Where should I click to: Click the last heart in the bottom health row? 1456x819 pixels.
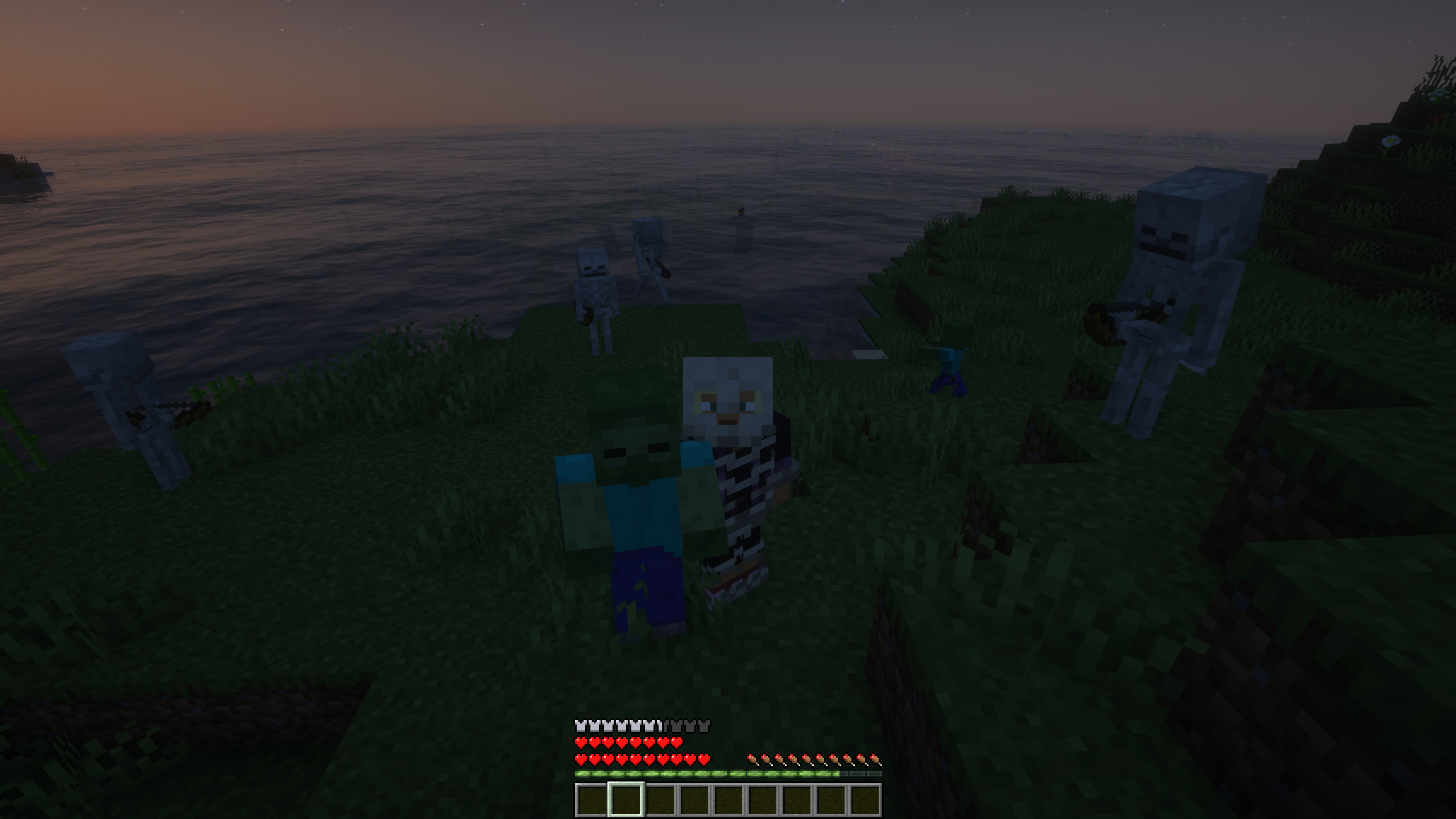click(704, 759)
